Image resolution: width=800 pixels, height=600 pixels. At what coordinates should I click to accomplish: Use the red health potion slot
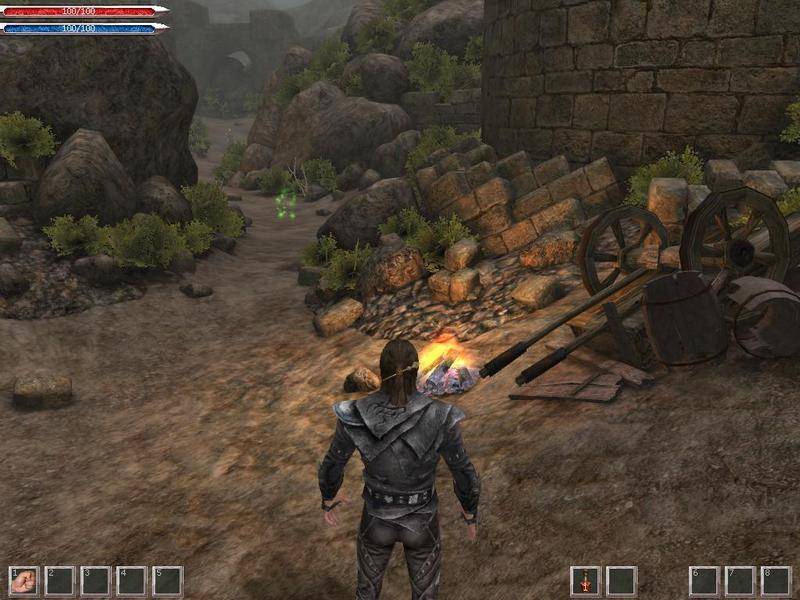tap(585, 581)
